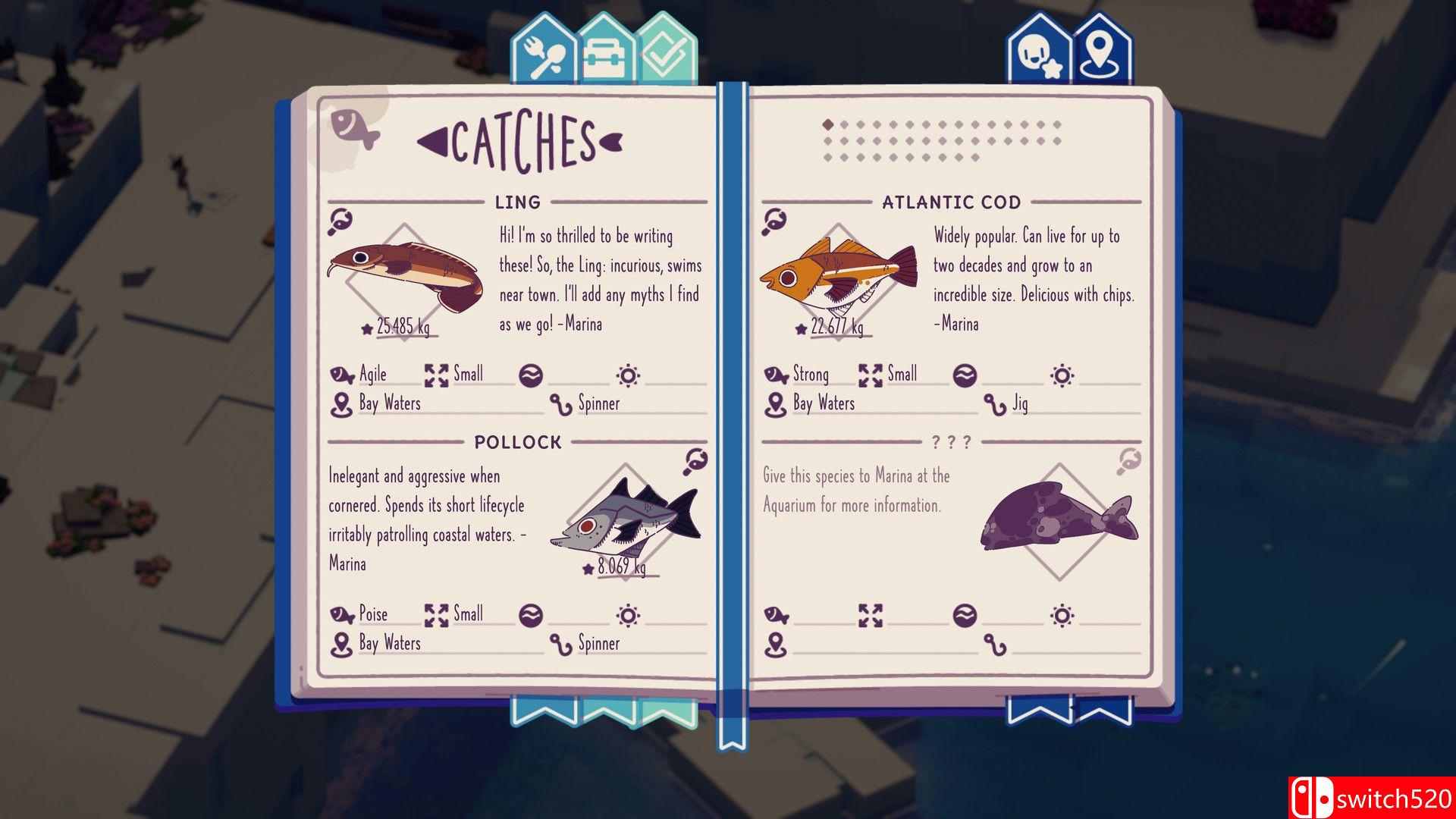The width and height of the screenshot is (1456, 819).
Task: Inspect the Ling with its magnifier icon
Action: point(340,222)
